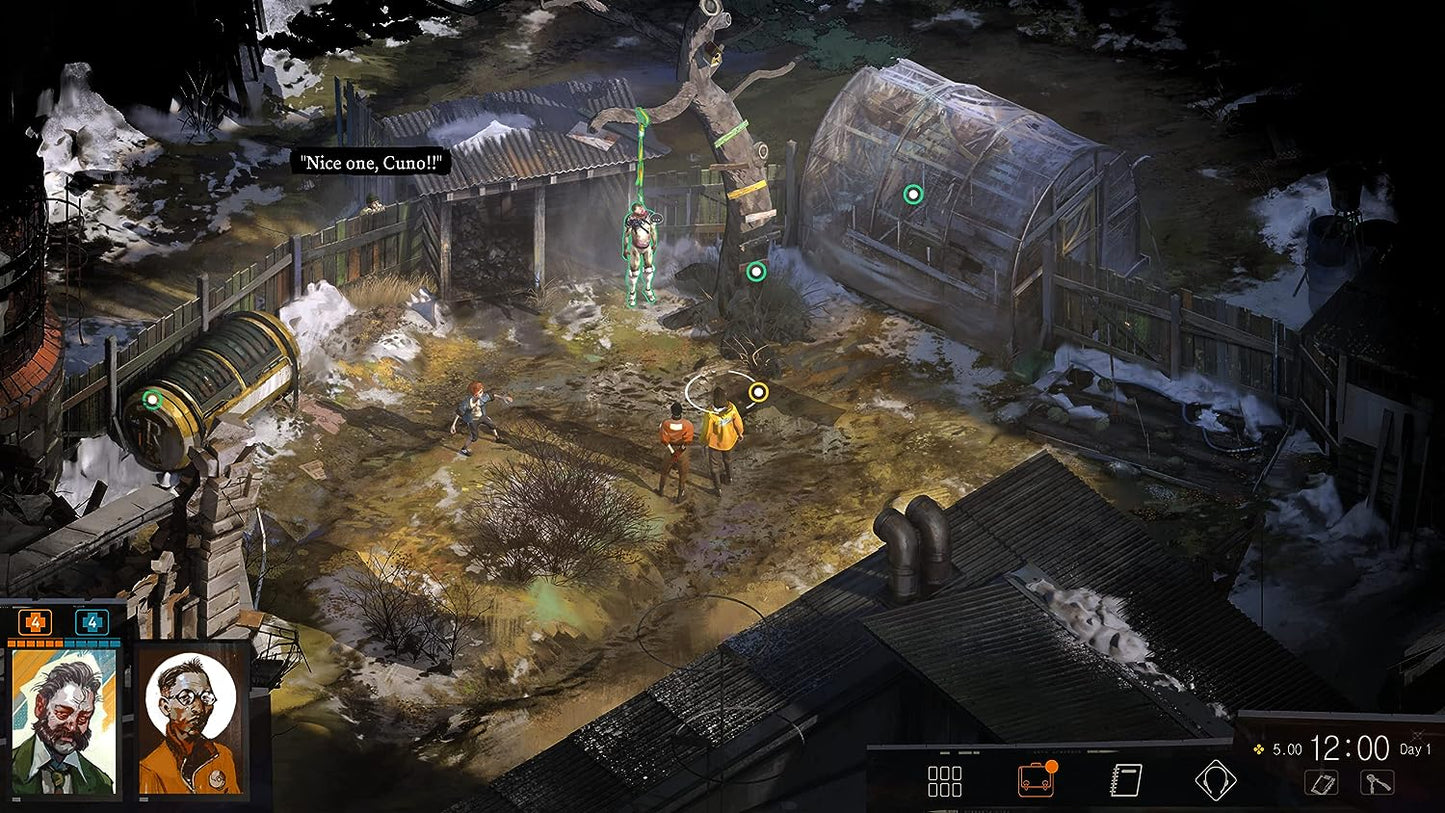Open the journal notebook icon
This screenshot has width=1445, height=813.
pos(1127,780)
